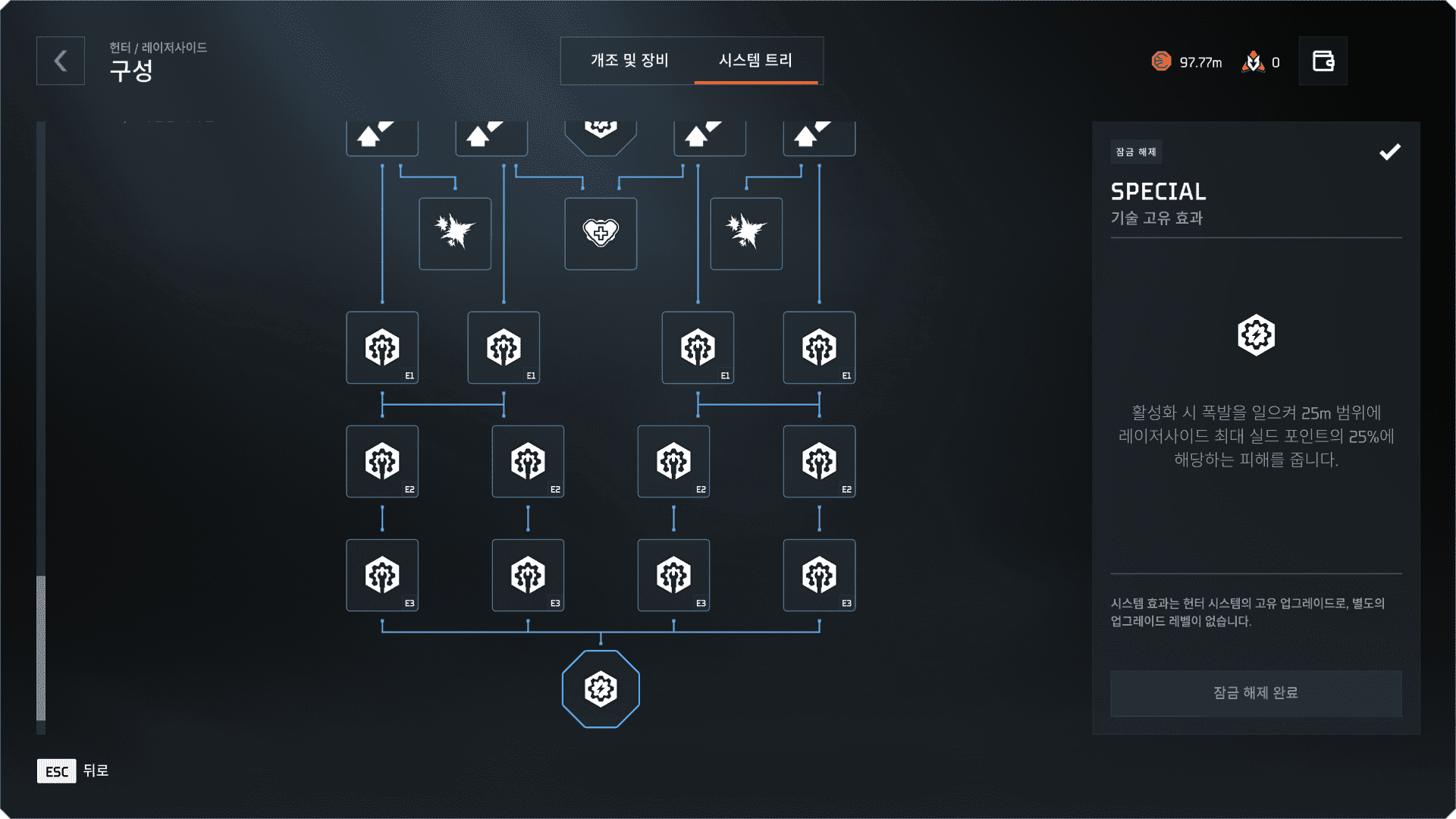The height and width of the screenshot is (819, 1456).
Task: Click the back arrow to leave 구성
Action: 60,61
